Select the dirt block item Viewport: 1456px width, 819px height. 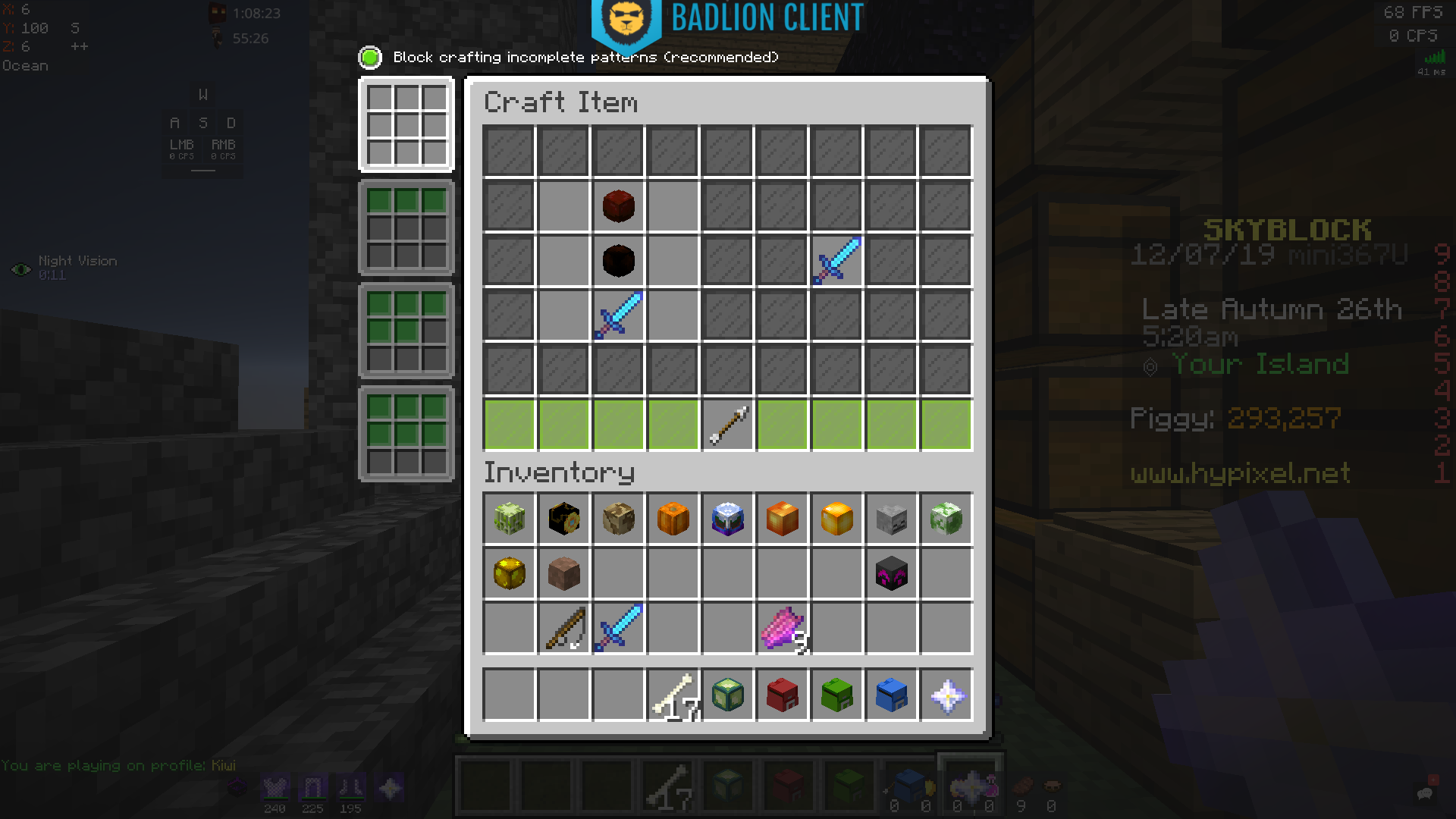coord(563,574)
